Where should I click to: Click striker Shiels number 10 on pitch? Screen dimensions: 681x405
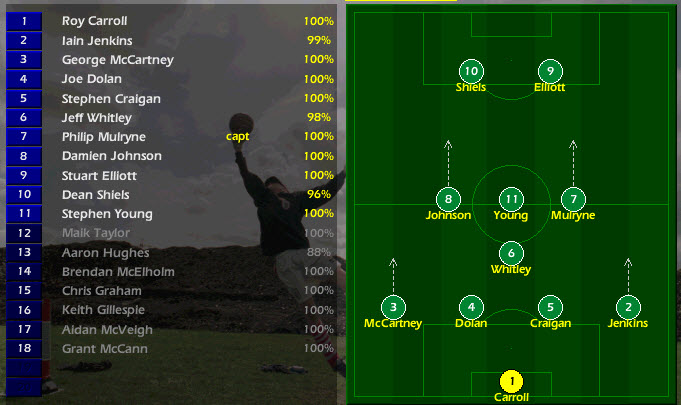click(471, 71)
